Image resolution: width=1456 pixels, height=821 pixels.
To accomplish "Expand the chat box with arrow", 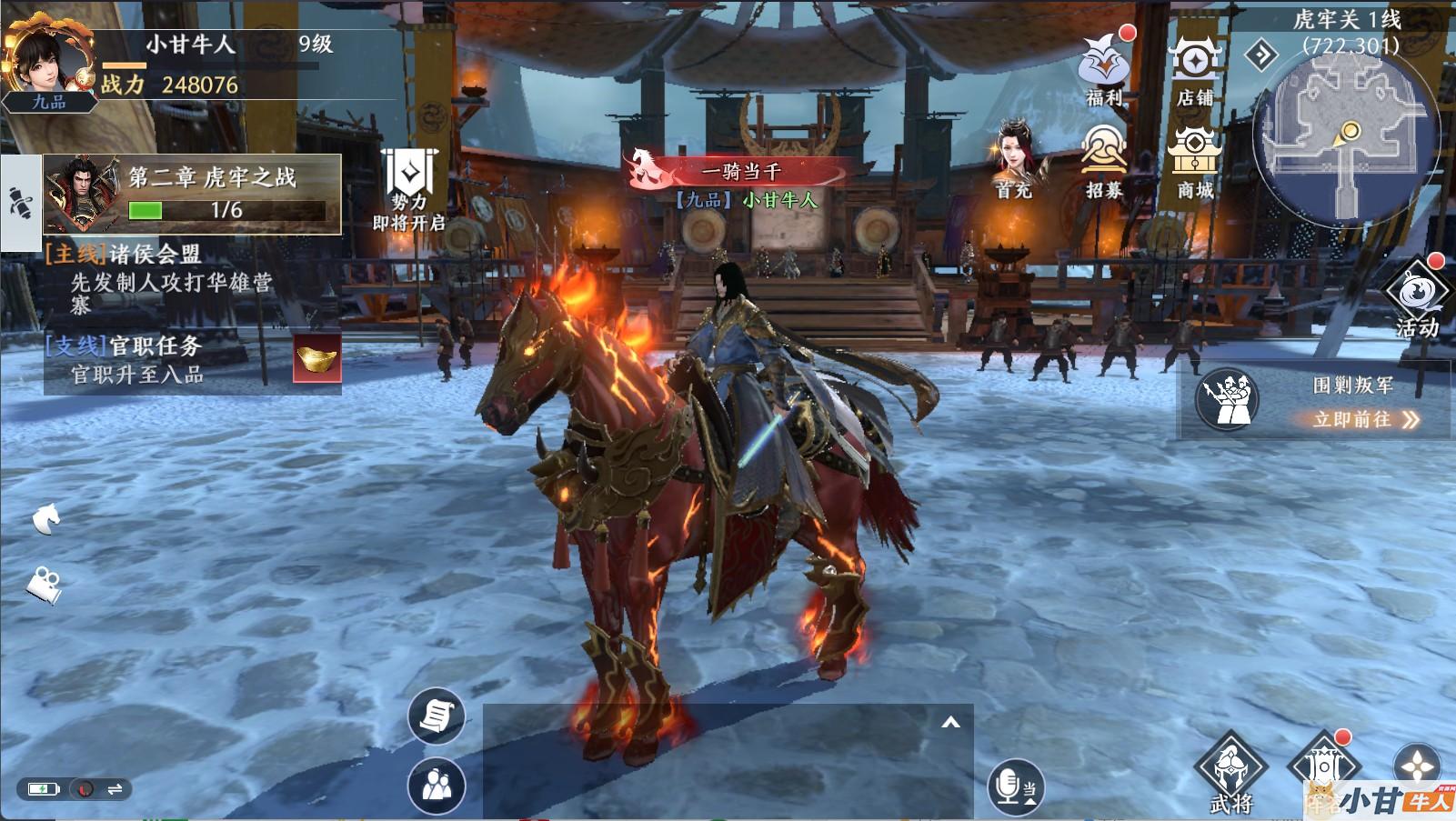I will (950, 723).
